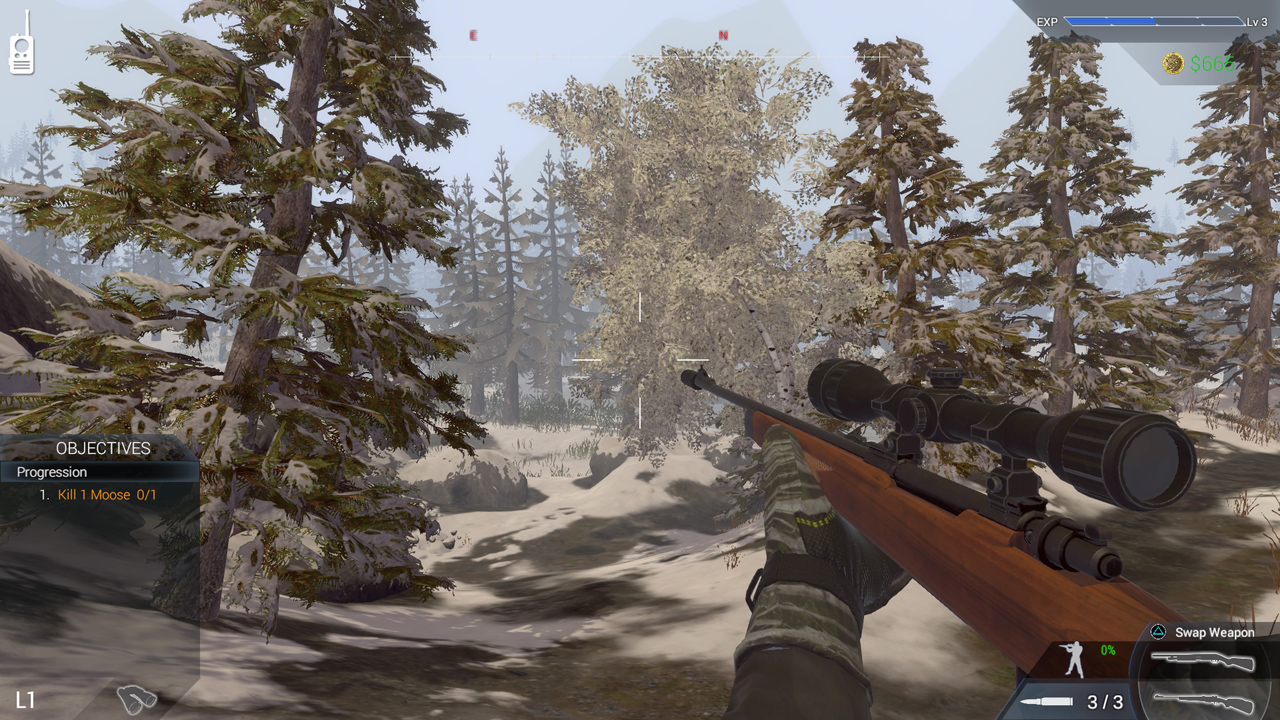Click the triangle button icon beside Swap Weapon

[1156, 632]
